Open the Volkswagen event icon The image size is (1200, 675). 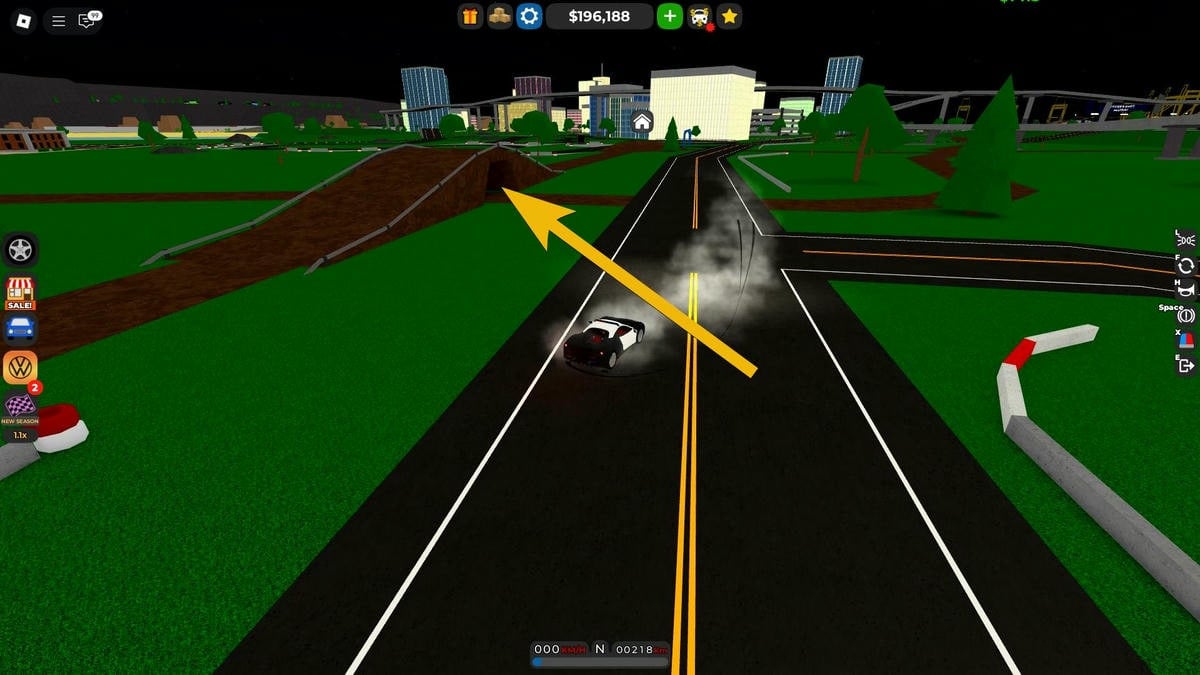click(x=20, y=367)
